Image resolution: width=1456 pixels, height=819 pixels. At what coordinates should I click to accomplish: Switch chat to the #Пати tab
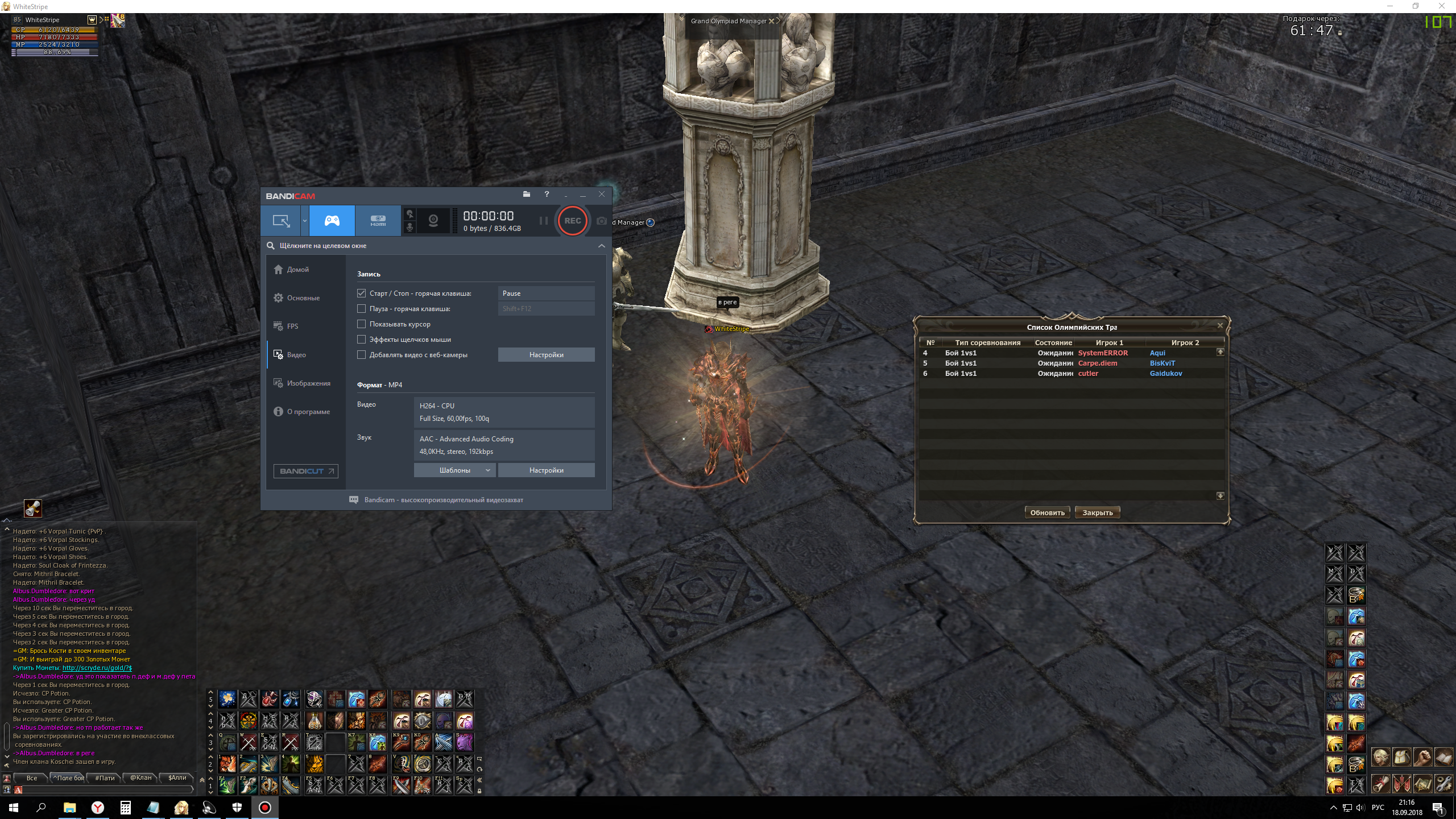pos(105,778)
